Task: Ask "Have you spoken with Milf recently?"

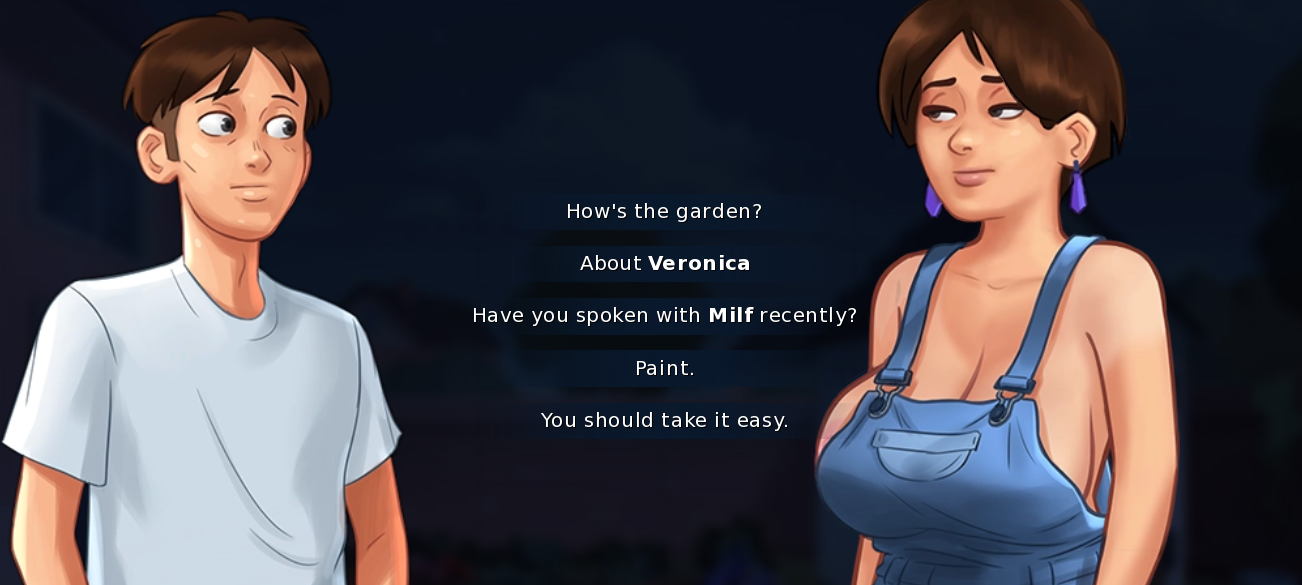Action: [x=664, y=315]
